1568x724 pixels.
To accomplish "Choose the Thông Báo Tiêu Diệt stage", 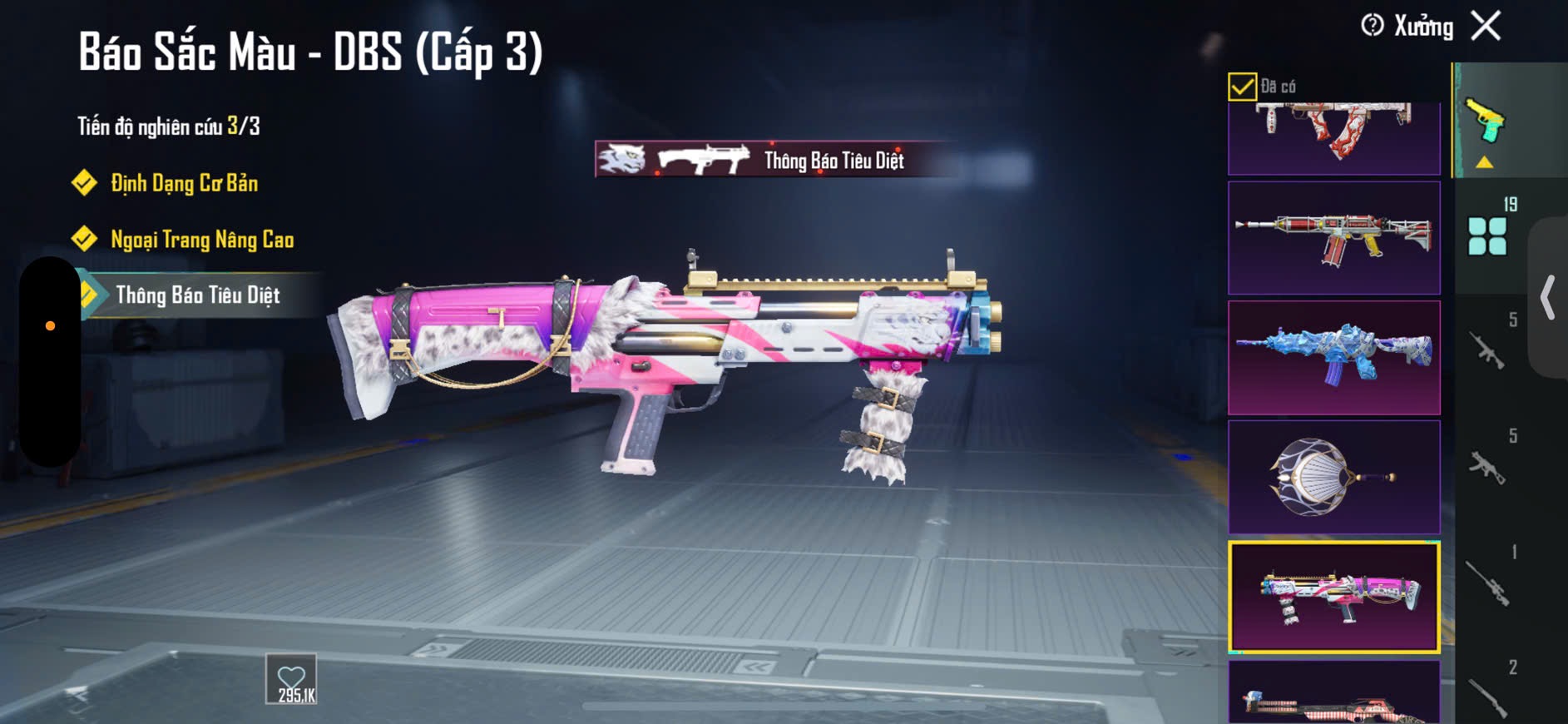I will (197, 295).
